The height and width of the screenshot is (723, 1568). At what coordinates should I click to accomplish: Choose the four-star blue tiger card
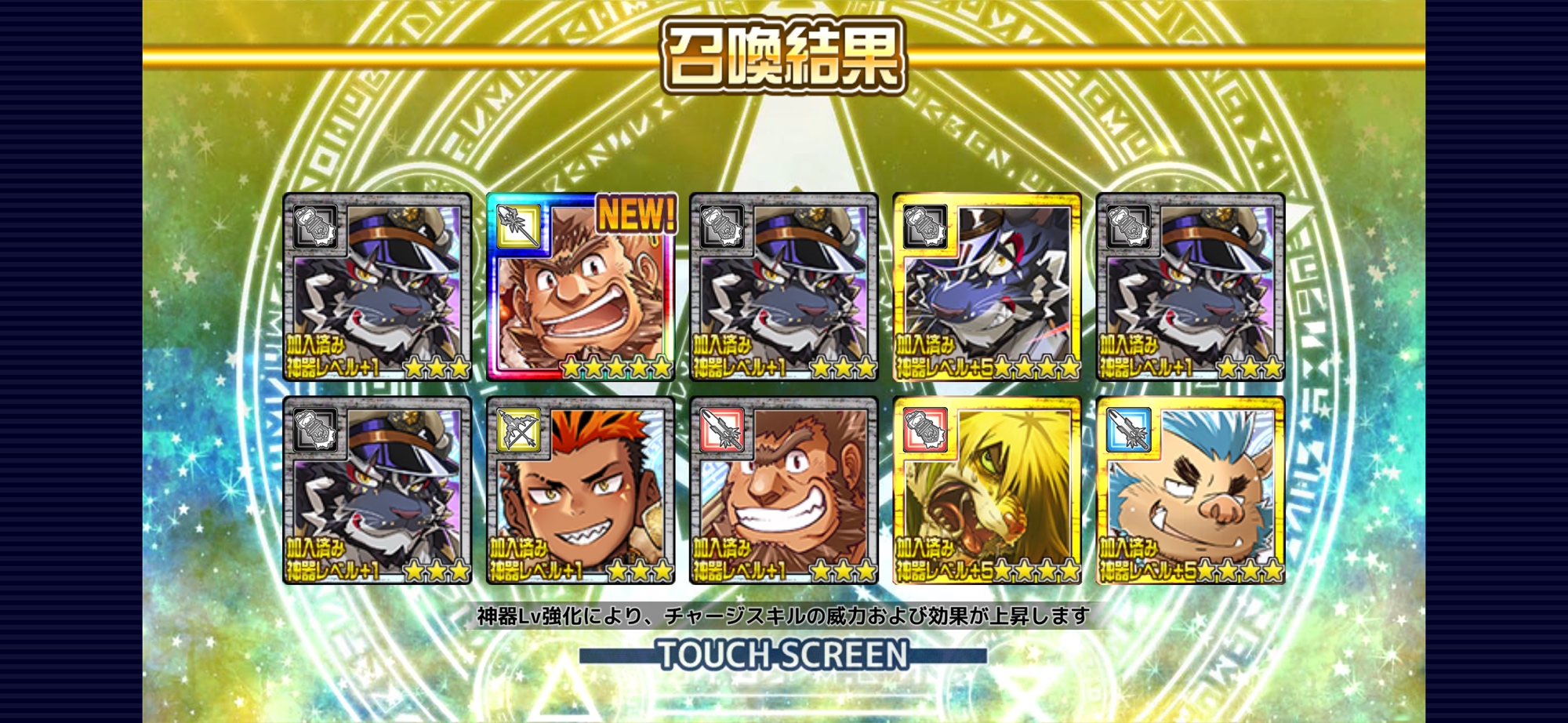[987, 287]
